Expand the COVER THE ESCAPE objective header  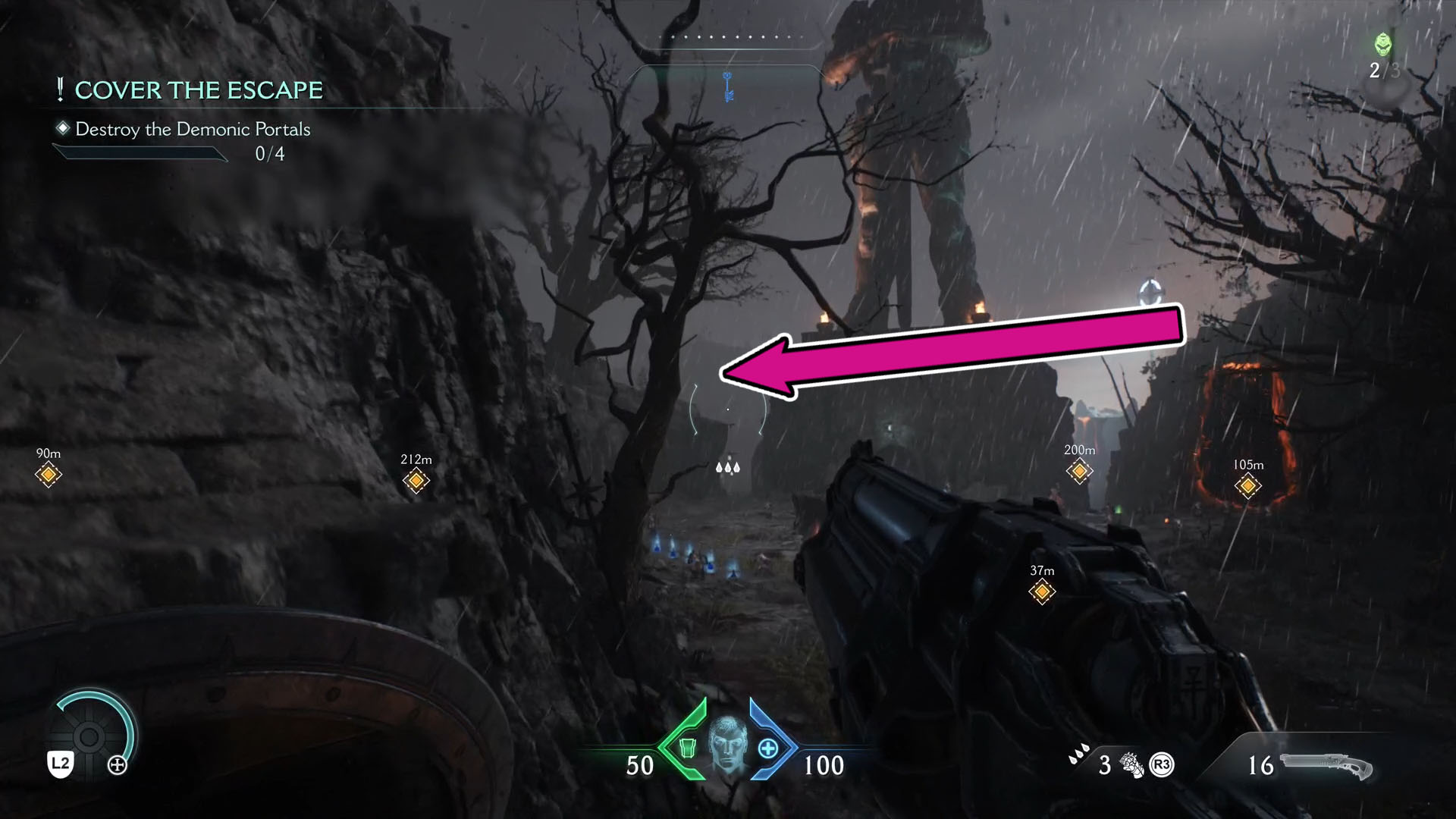point(198,90)
